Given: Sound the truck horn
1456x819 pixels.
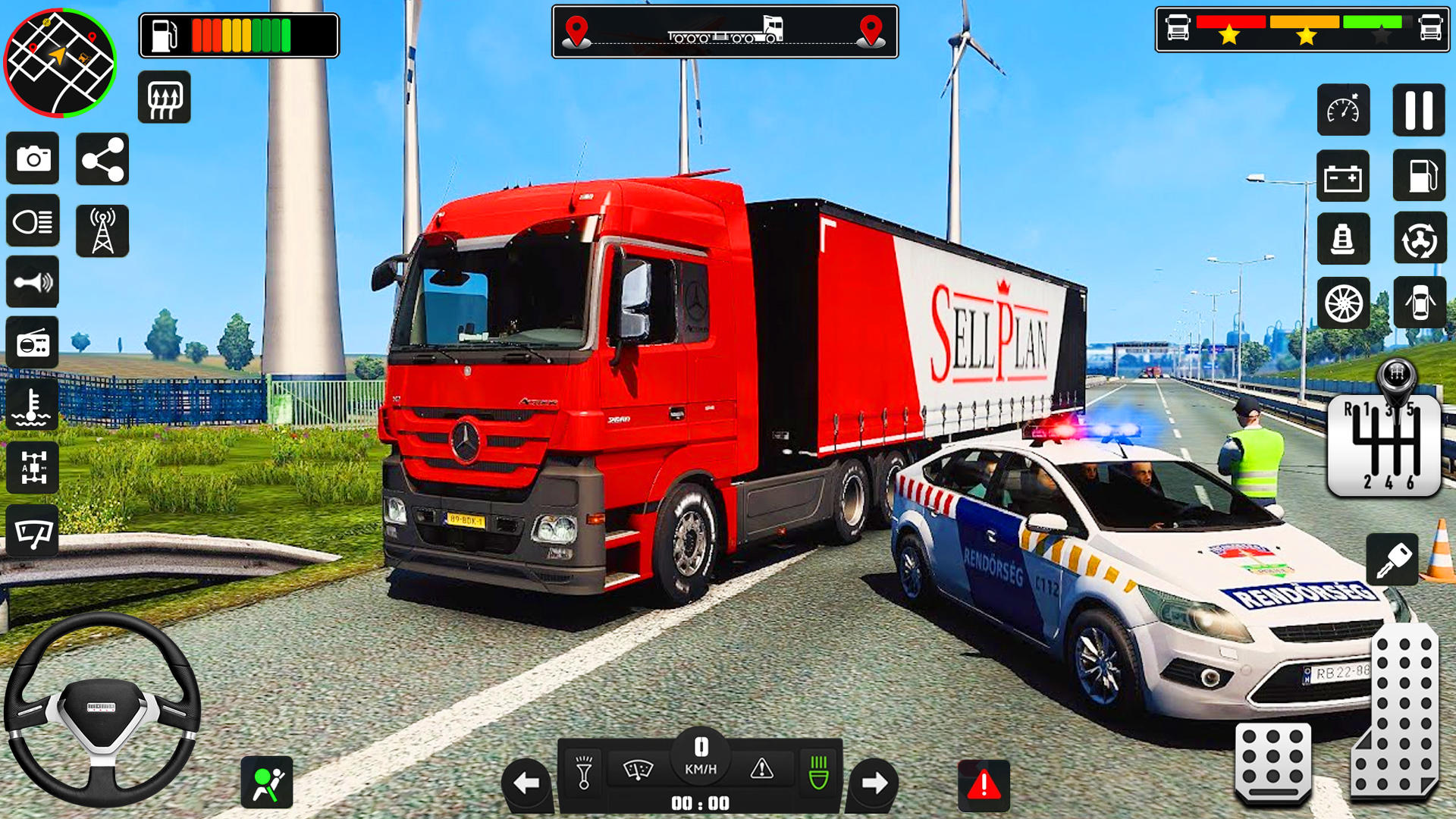Looking at the screenshot, I should click(33, 281).
